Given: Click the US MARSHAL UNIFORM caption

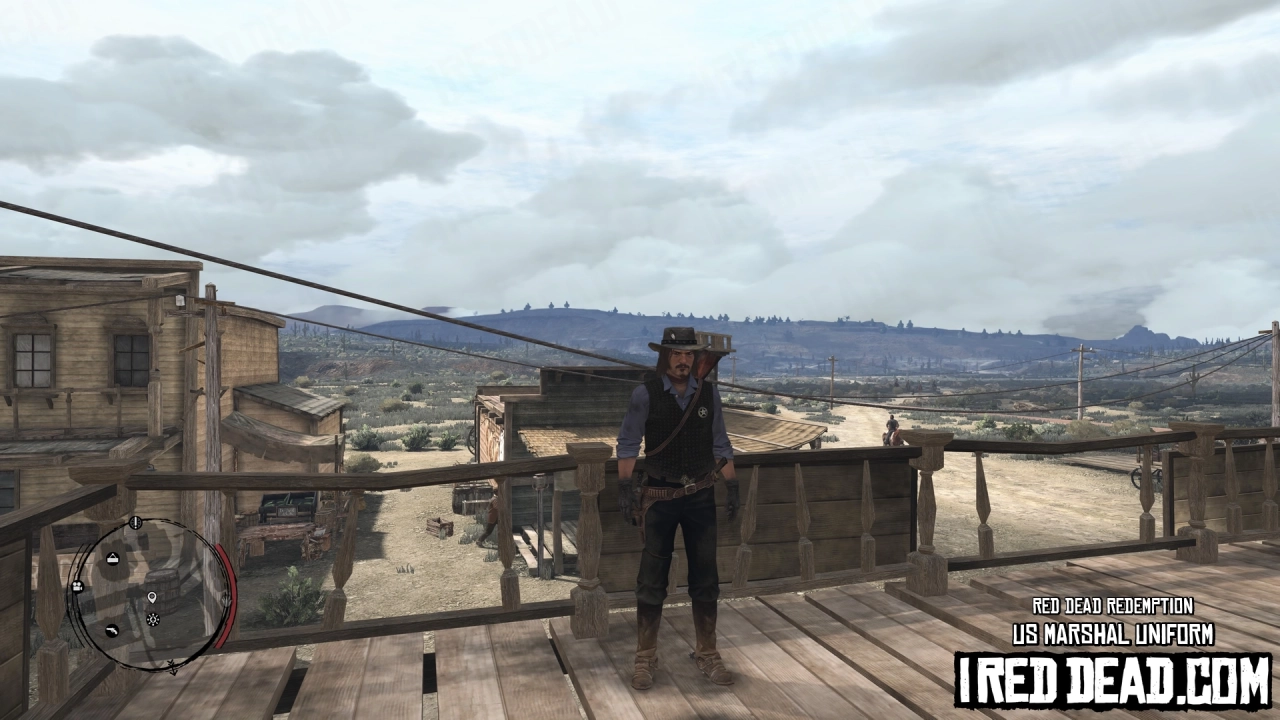Looking at the screenshot, I should tap(1113, 633).
